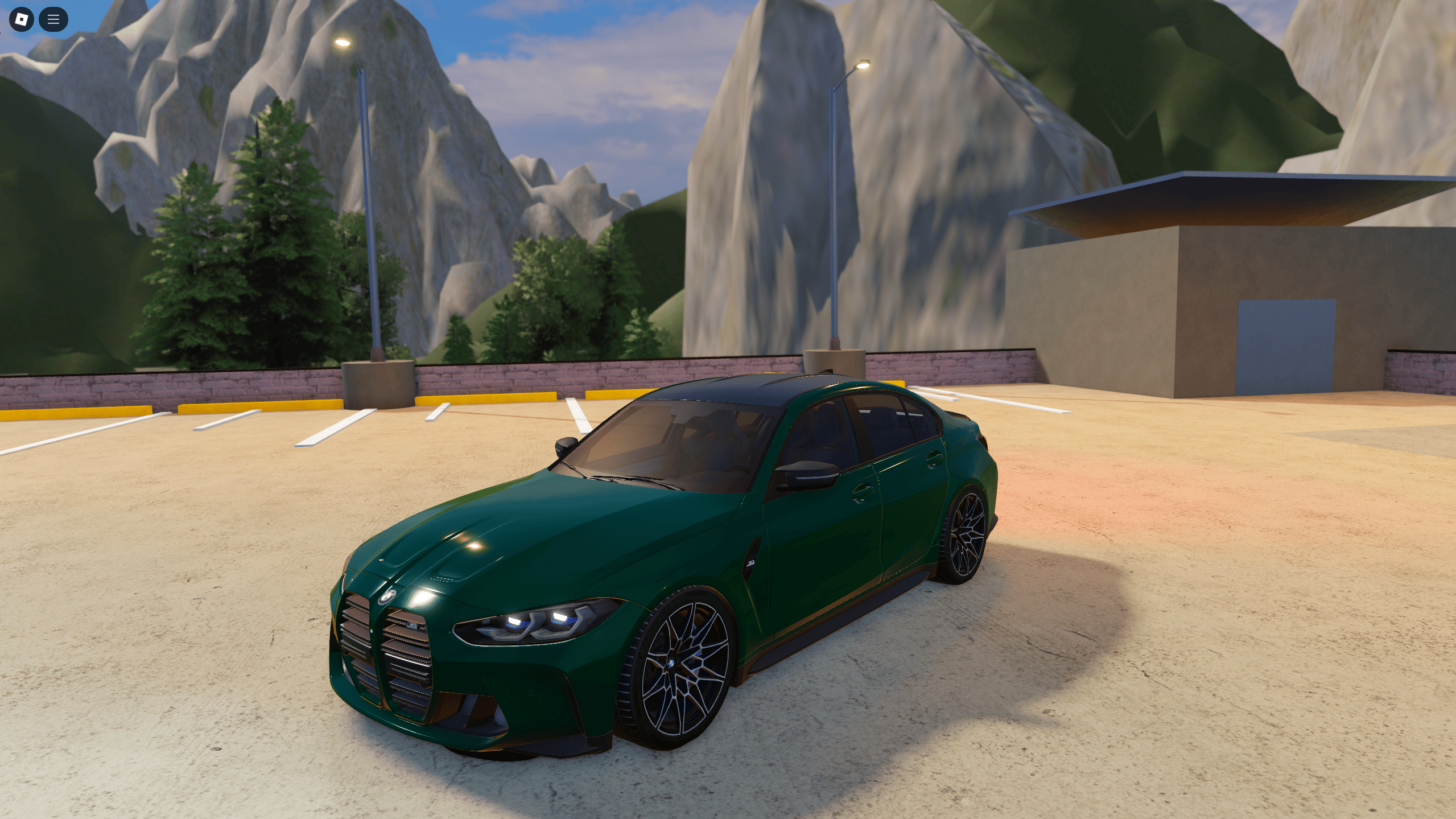1456x819 pixels.
Task: Select the Roblox logo button top-left
Action: [20, 19]
